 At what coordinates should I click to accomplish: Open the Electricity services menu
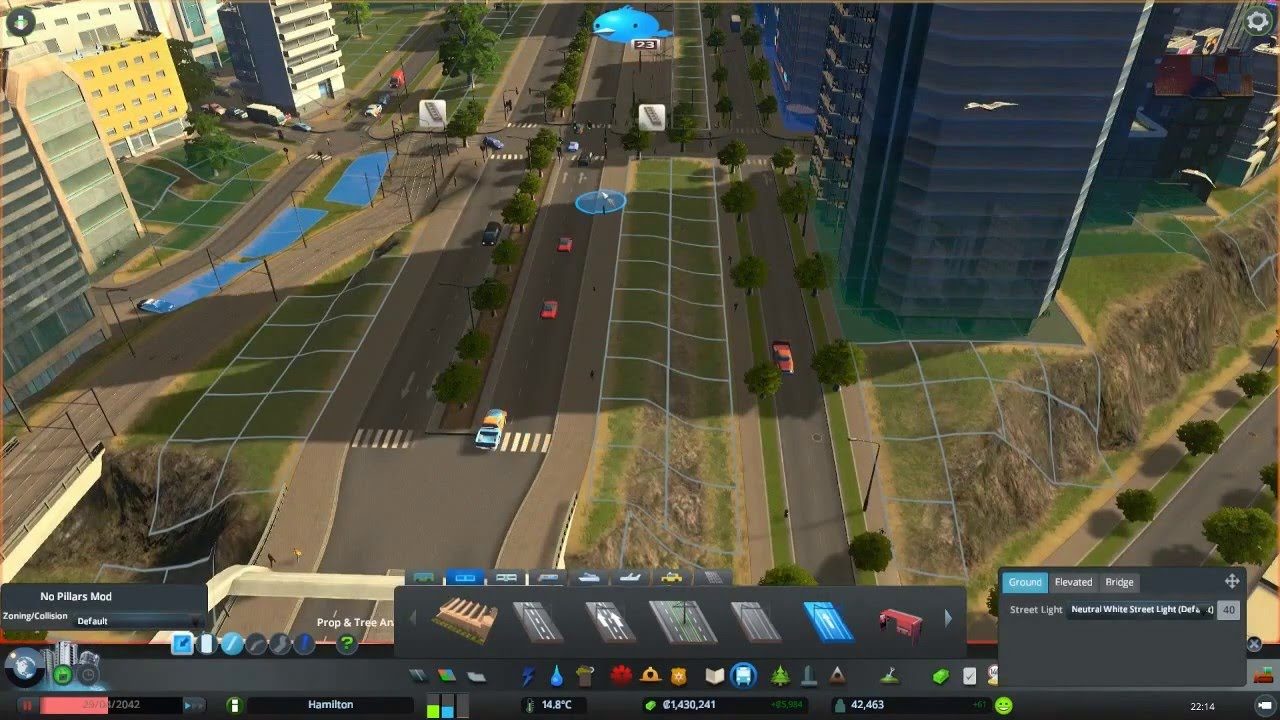[530, 674]
